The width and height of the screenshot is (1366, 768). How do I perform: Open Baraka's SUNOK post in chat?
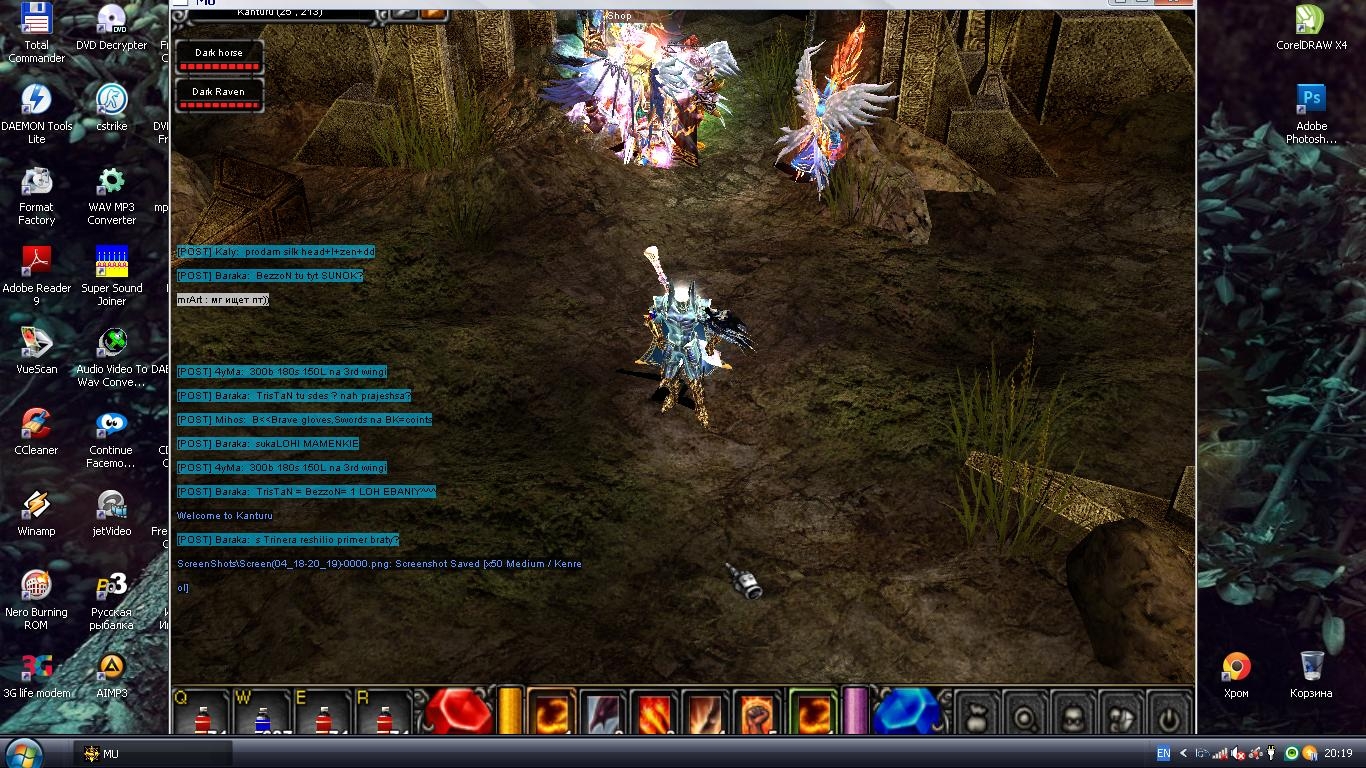[x=270, y=276]
